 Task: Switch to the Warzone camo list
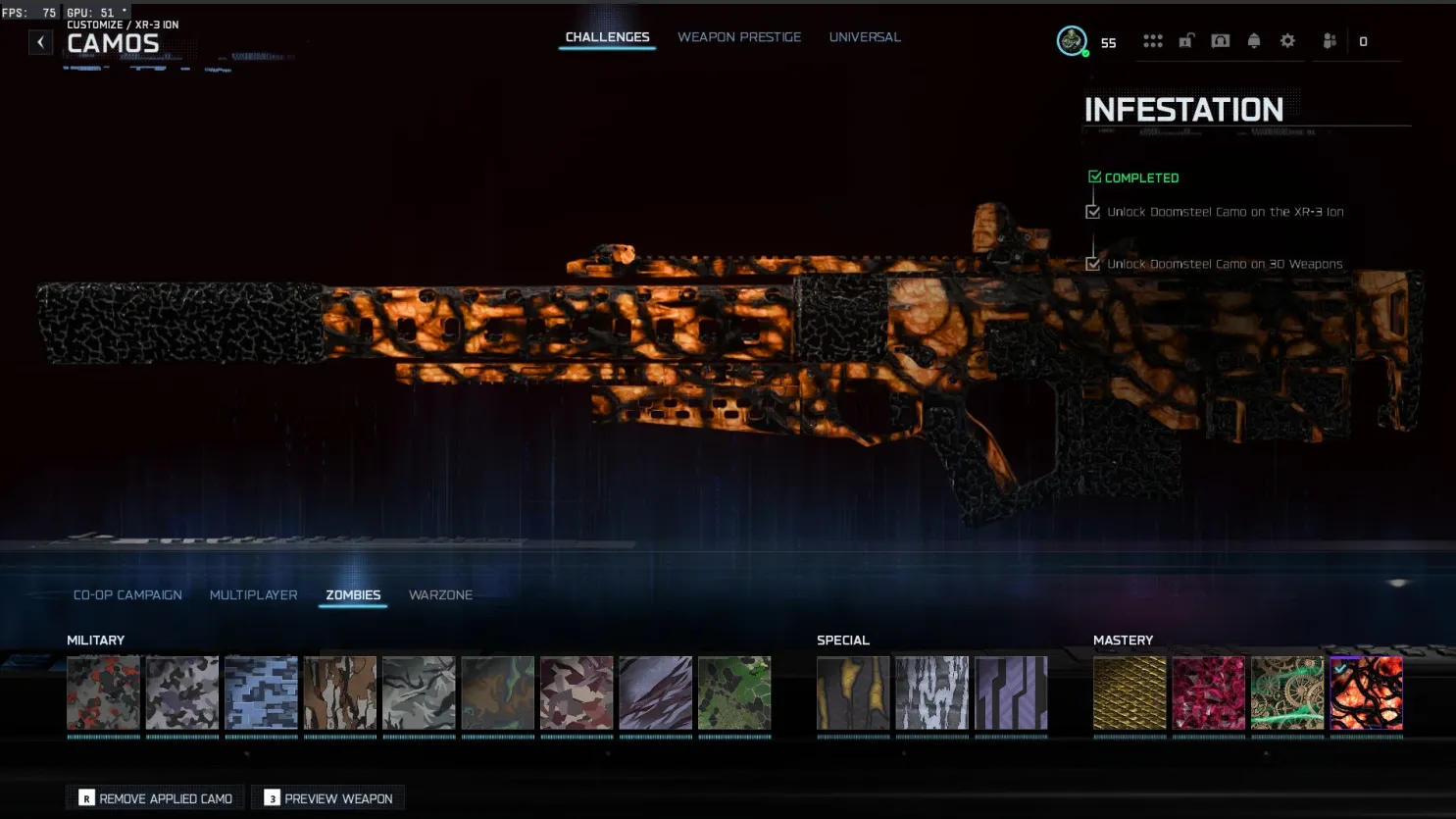[440, 594]
